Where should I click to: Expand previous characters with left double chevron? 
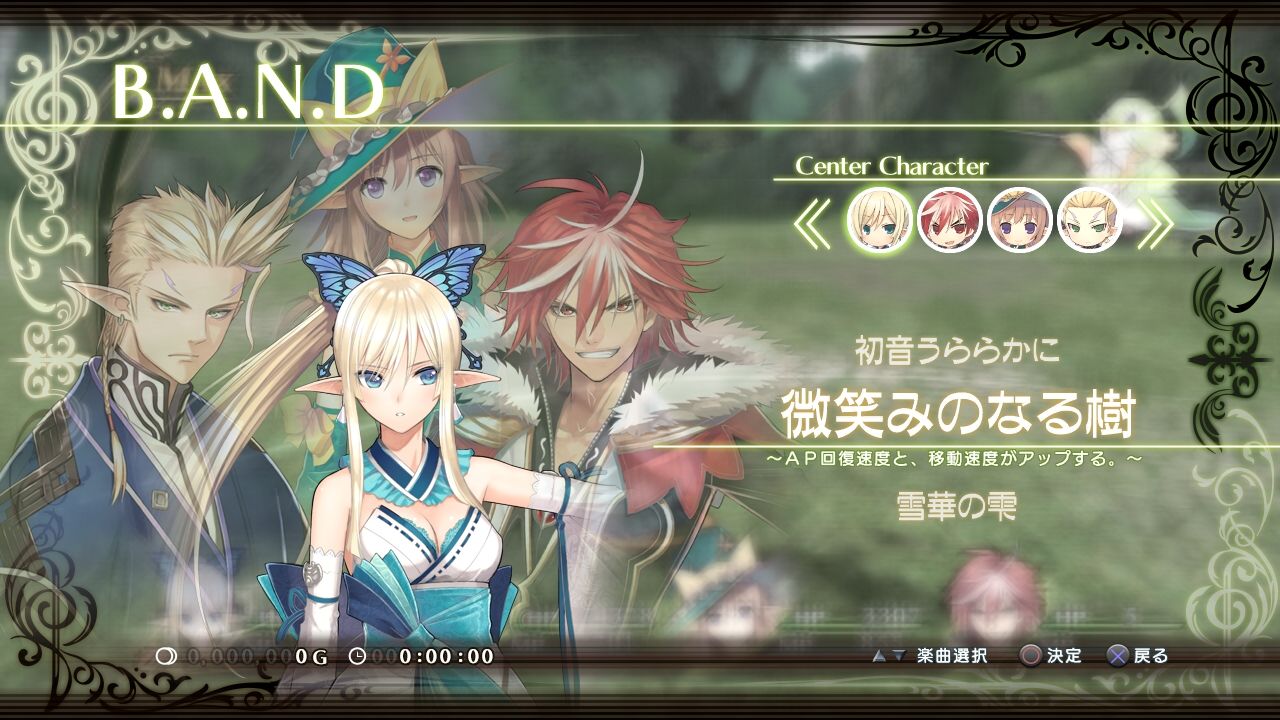(x=815, y=222)
